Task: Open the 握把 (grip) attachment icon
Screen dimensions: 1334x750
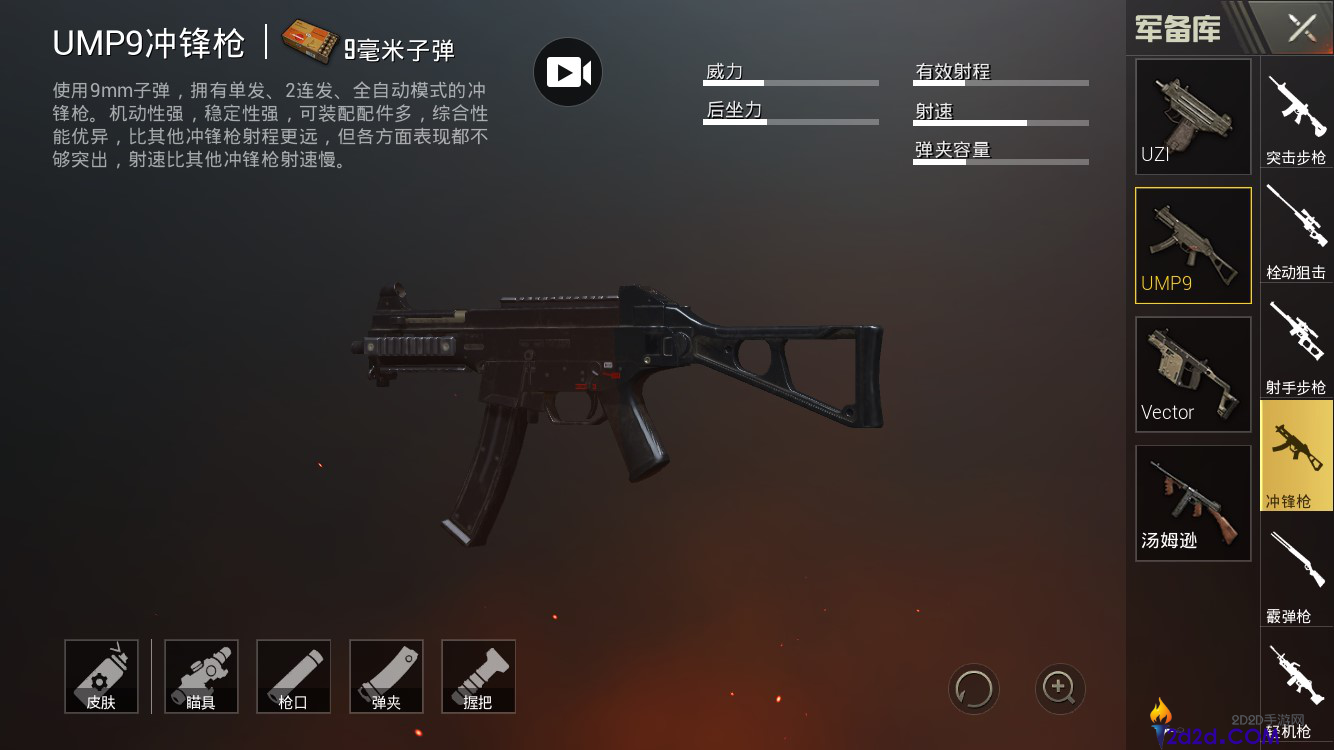Action: pyautogui.click(x=478, y=676)
